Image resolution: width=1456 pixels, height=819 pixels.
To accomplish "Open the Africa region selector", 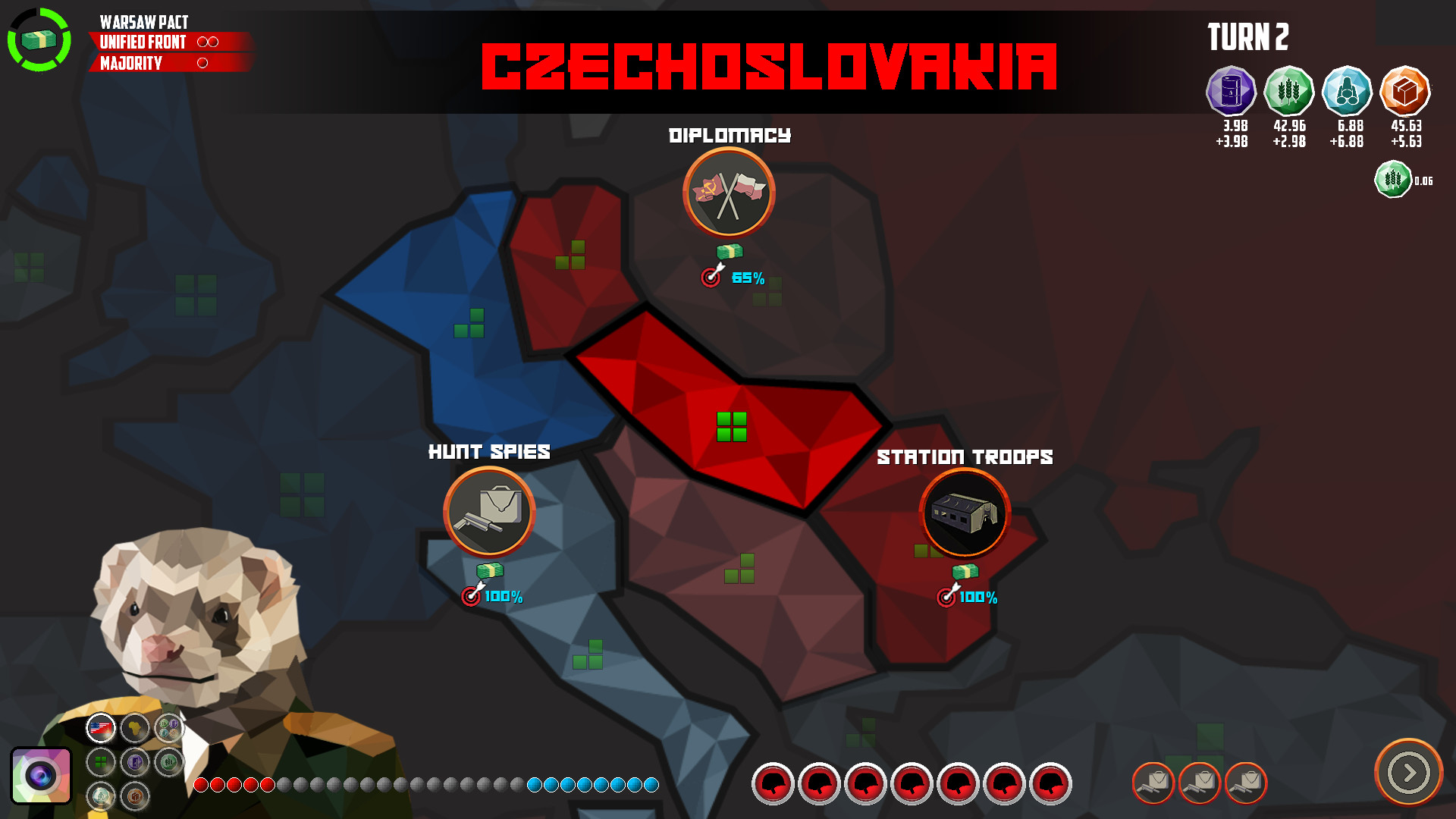I will 135,728.
